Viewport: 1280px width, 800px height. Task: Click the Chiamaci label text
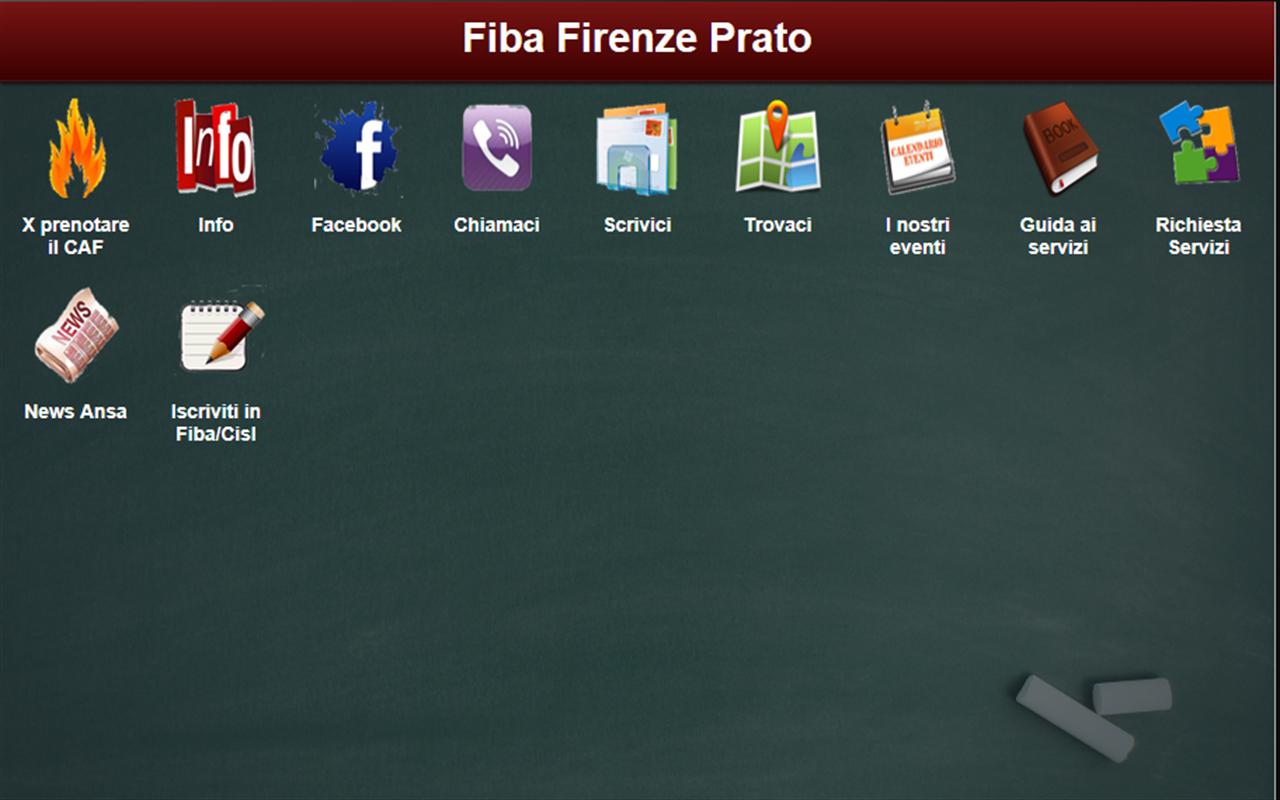(497, 225)
